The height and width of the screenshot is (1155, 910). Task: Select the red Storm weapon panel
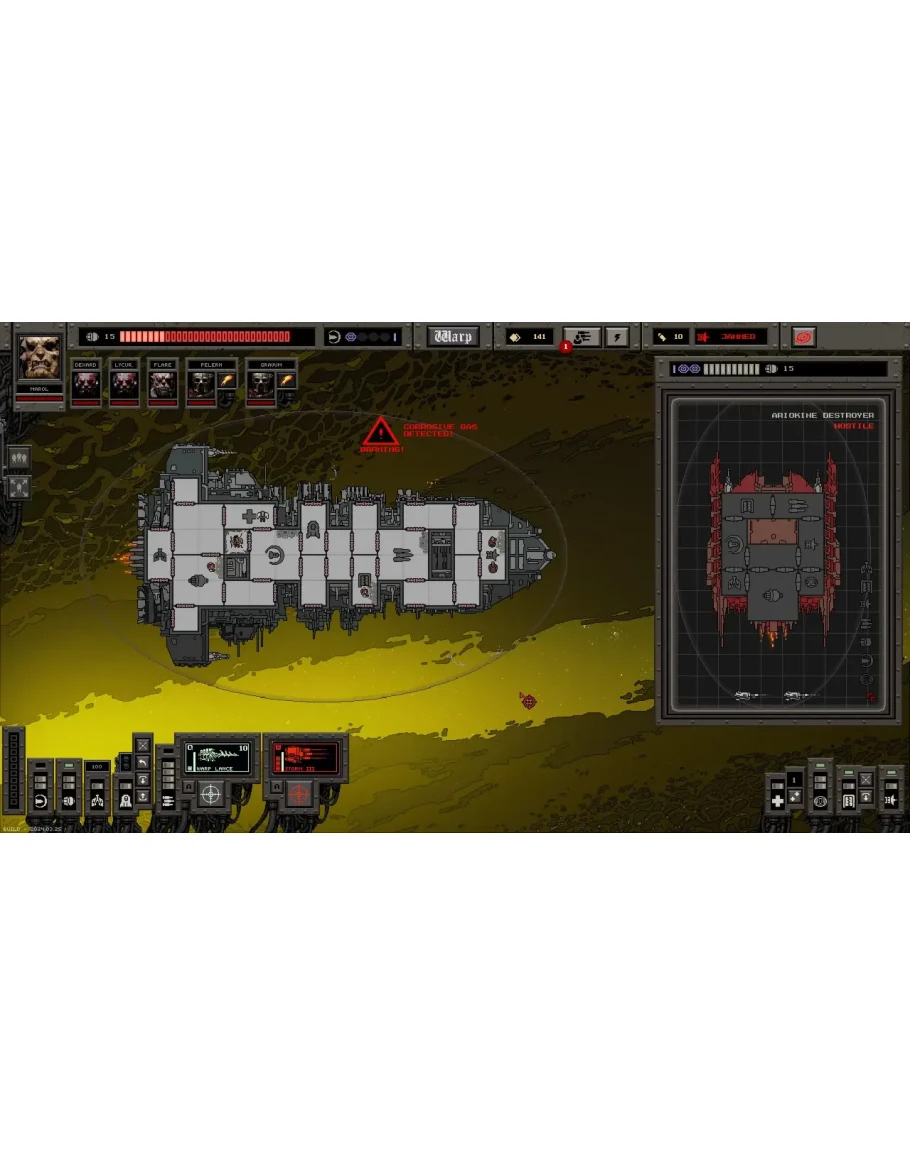tap(305, 757)
